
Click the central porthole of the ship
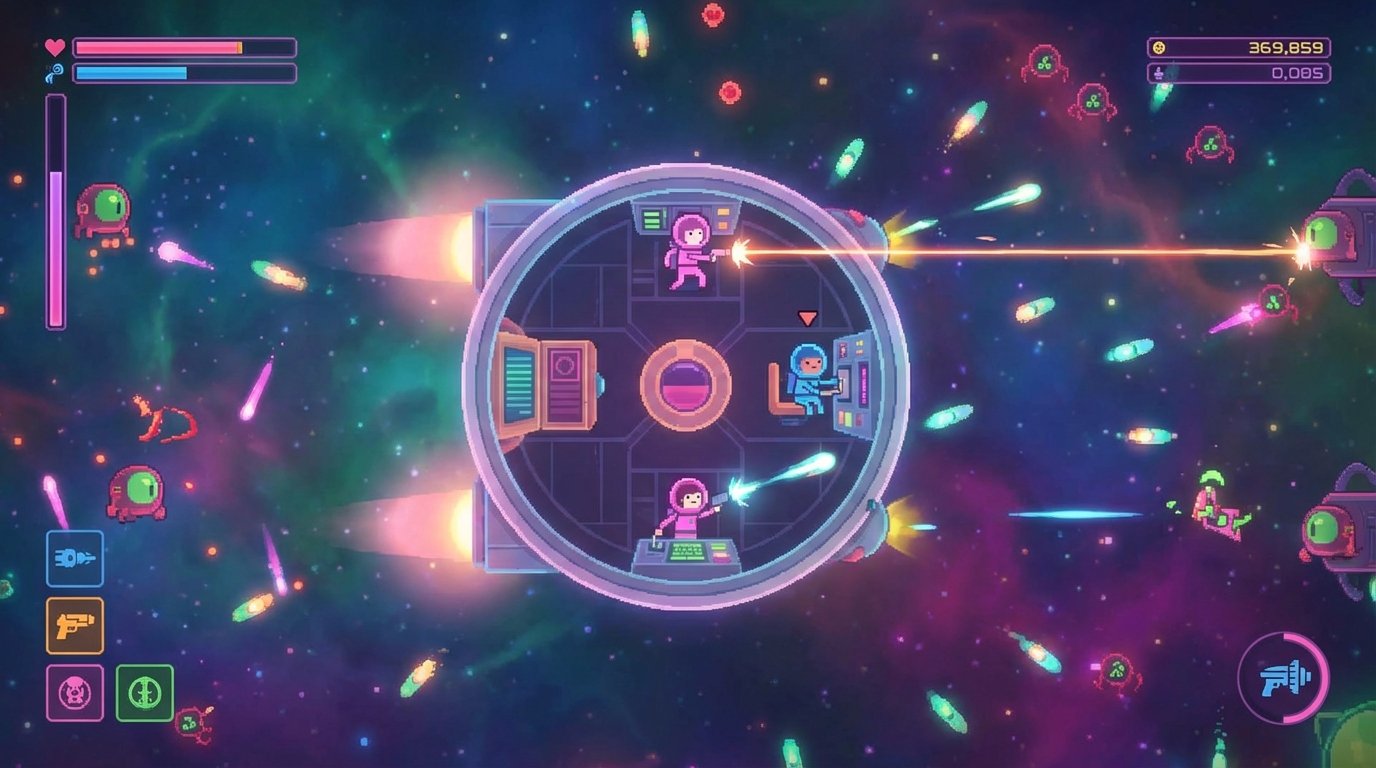686,385
